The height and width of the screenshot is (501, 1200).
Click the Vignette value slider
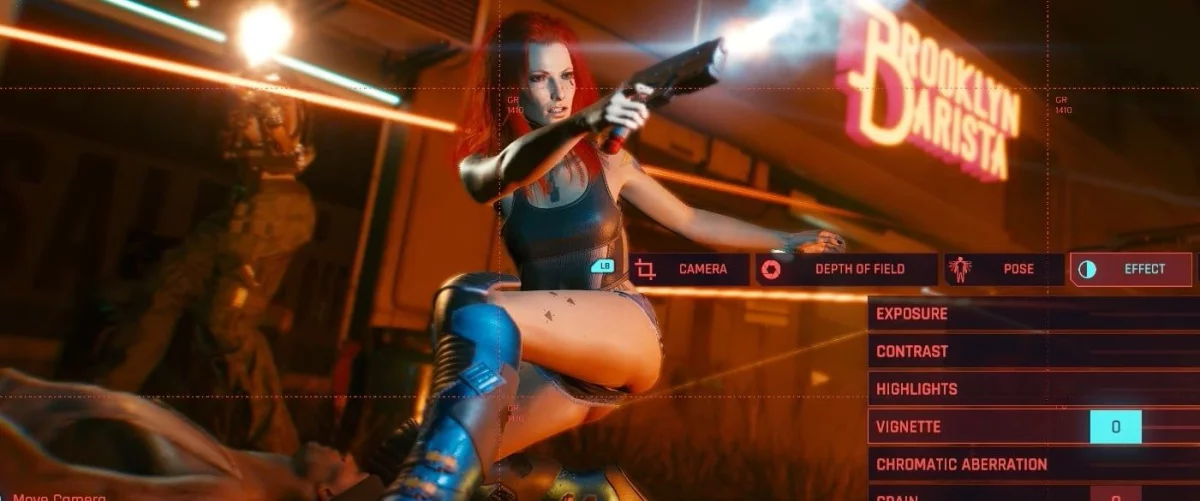pos(1115,427)
